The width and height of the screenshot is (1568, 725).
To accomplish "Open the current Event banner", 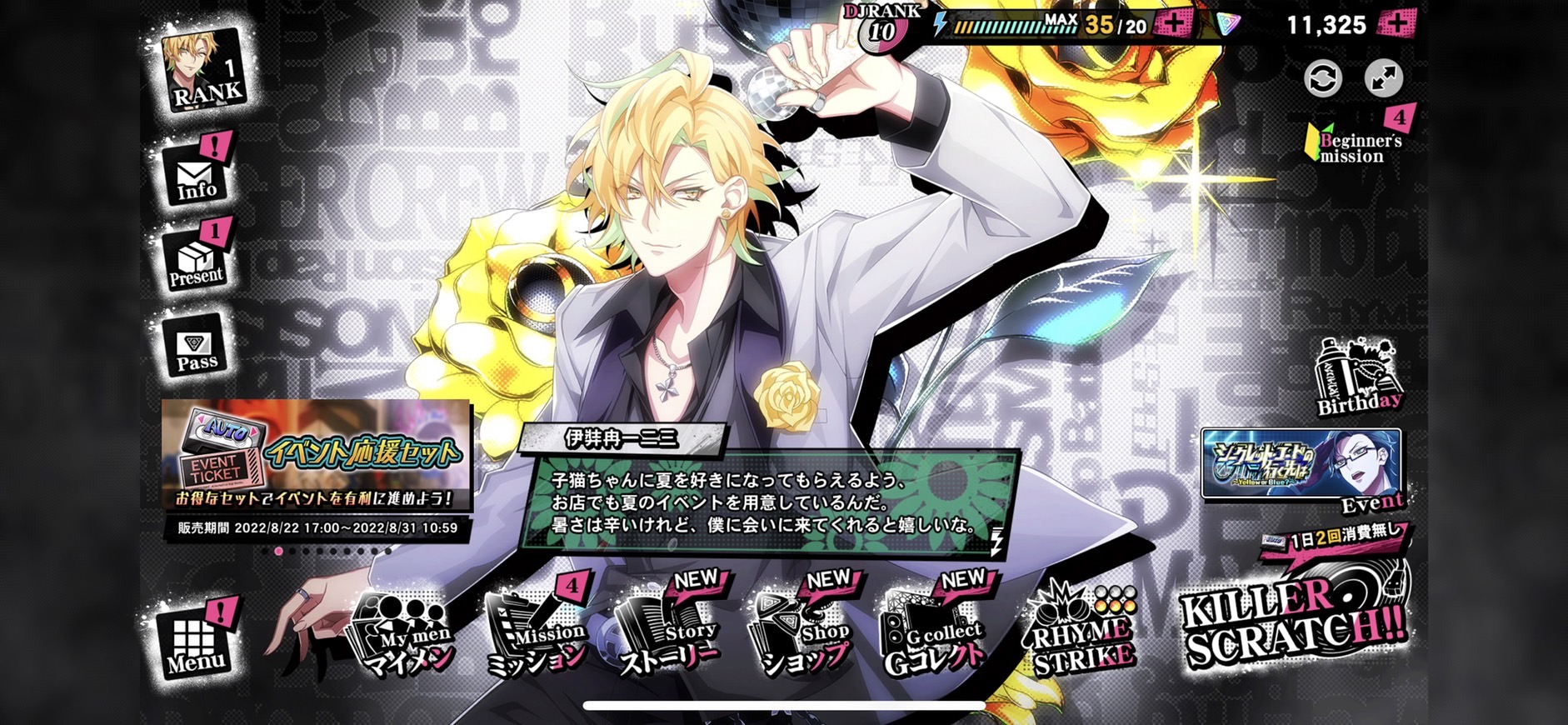I will point(1301,465).
